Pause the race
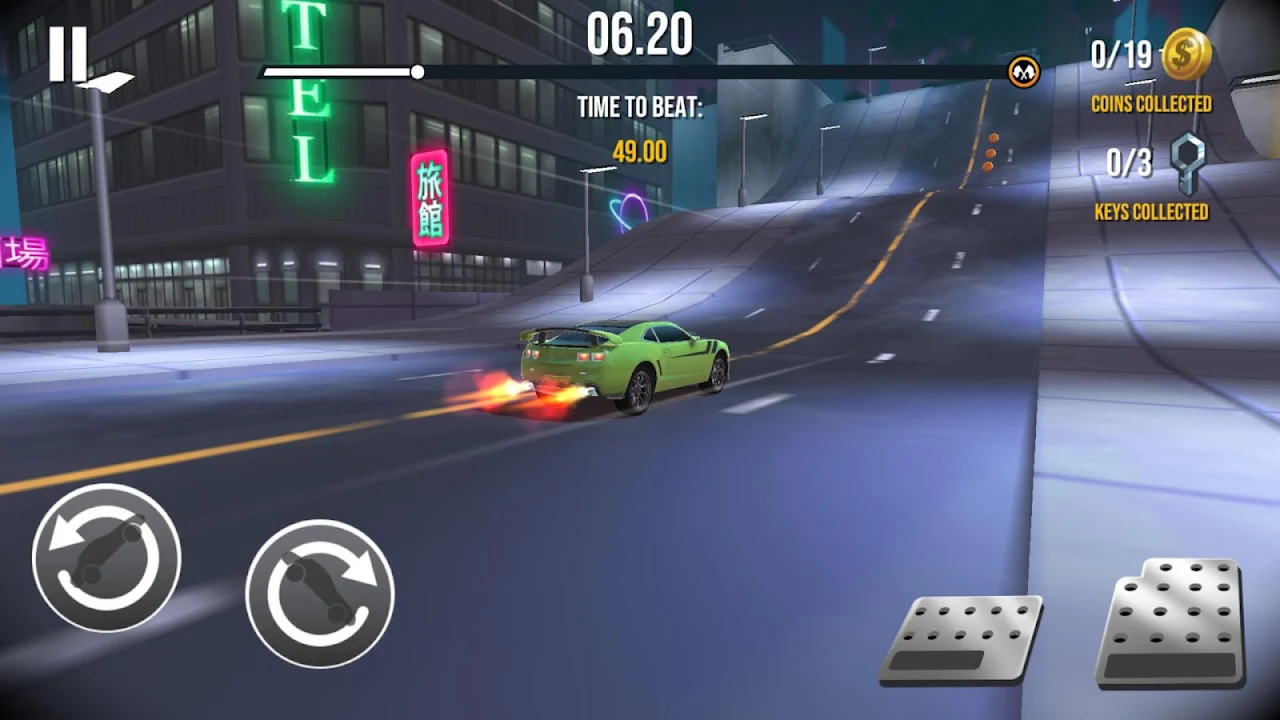The image size is (1280, 720). [68, 53]
